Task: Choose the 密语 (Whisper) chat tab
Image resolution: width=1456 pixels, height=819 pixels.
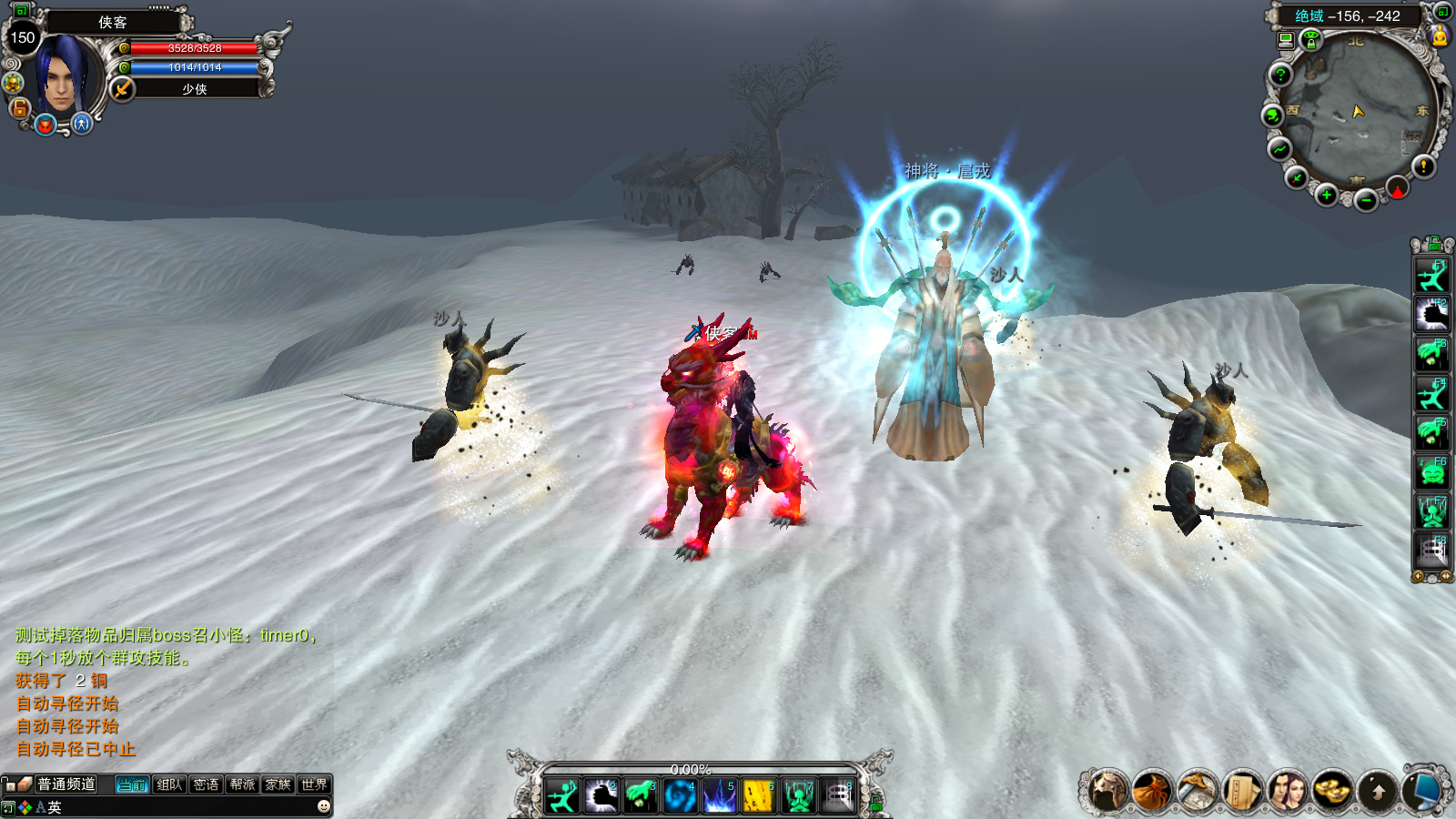Action: pyautogui.click(x=206, y=784)
